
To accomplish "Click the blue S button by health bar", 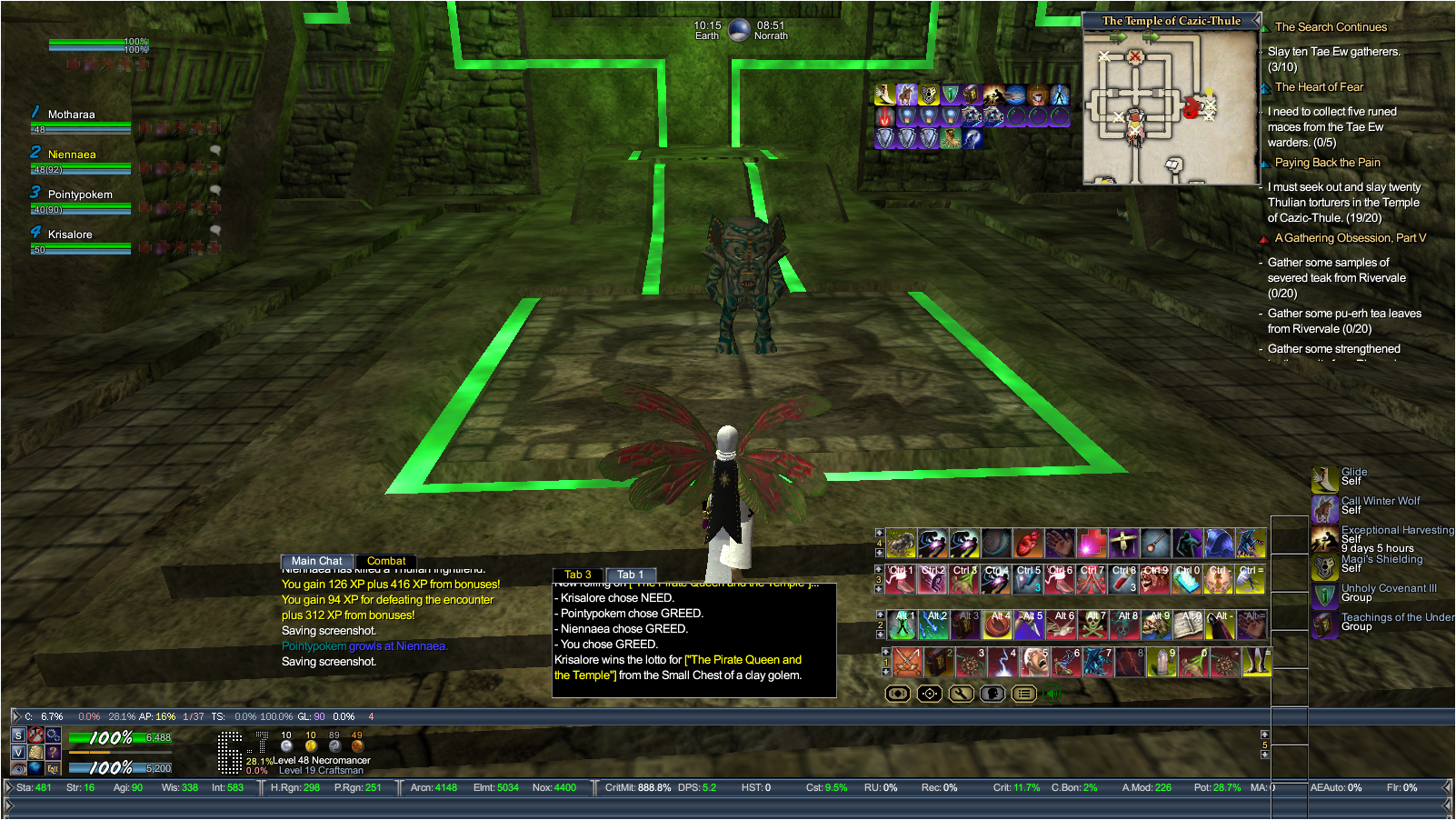I will click(x=18, y=735).
